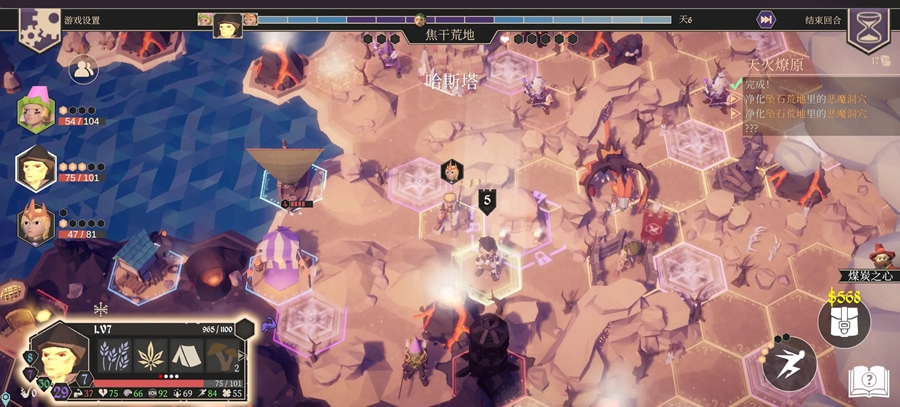The height and width of the screenshot is (407, 900).
Task: Select the brown-hat hero party portrait
Action: point(36,167)
